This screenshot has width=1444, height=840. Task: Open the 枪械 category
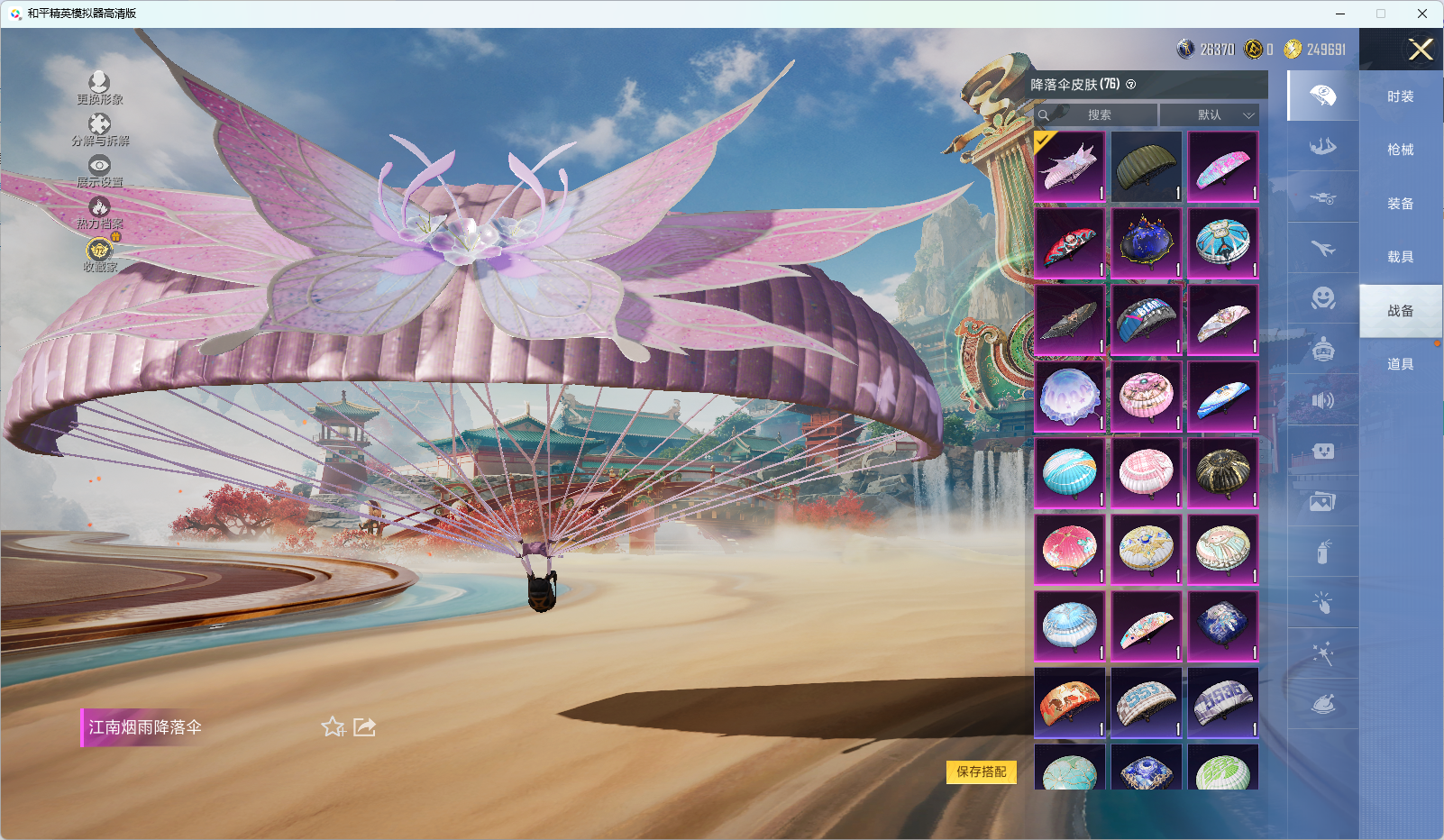[x=1400, y=150]
